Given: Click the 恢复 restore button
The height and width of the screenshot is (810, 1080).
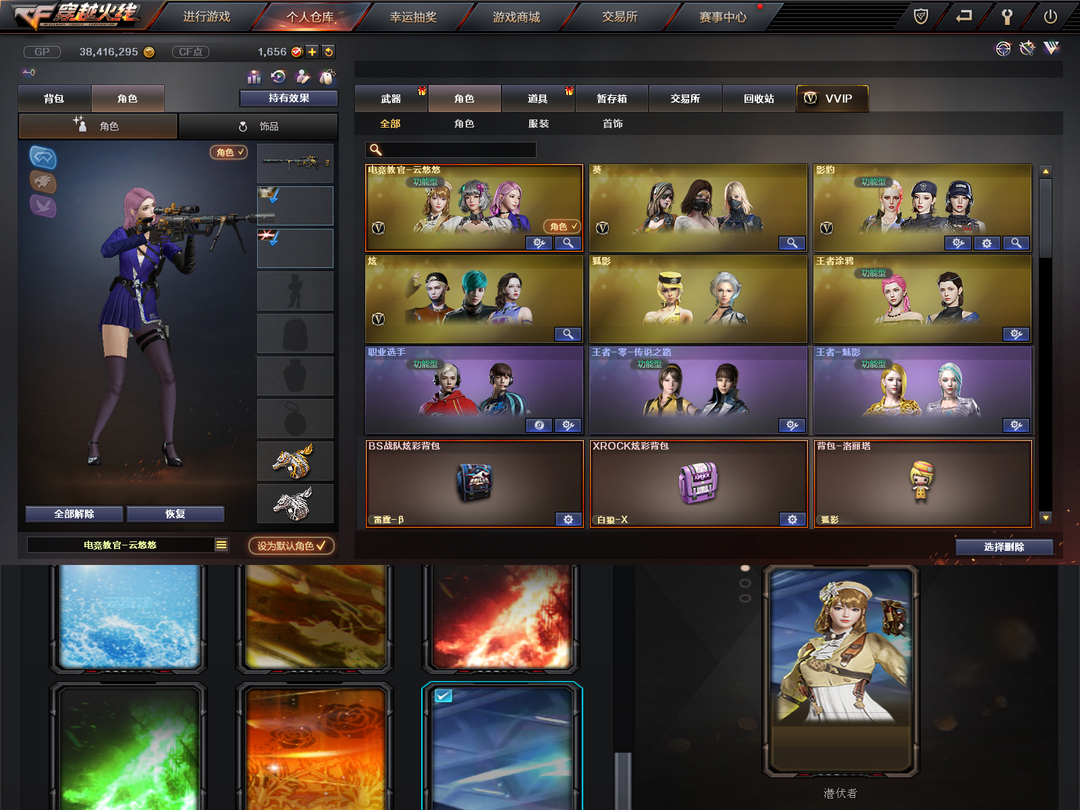Looking at the screenshot, I should 175,514.
